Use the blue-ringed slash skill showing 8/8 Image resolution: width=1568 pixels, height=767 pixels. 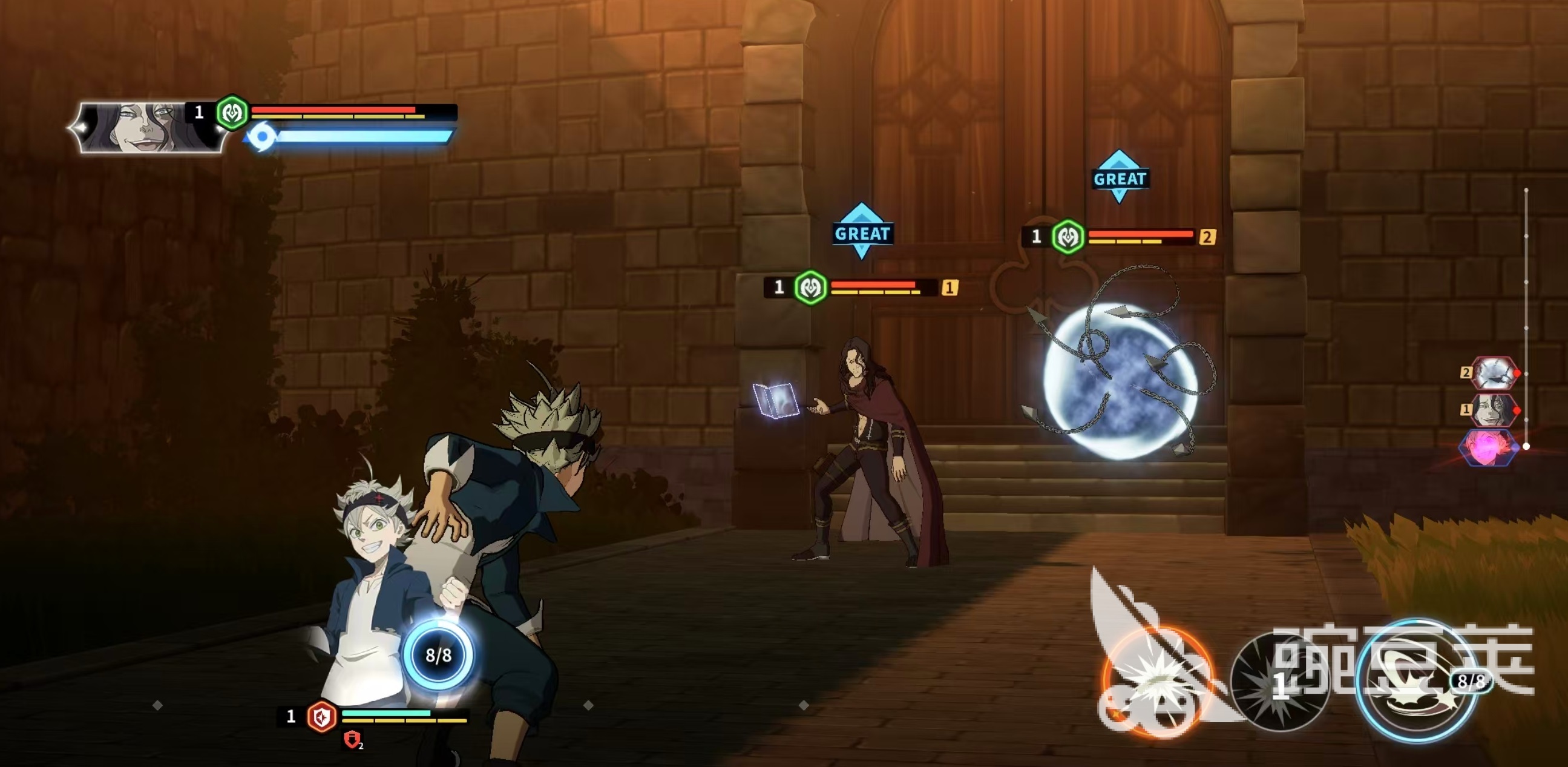[1417, 682]
